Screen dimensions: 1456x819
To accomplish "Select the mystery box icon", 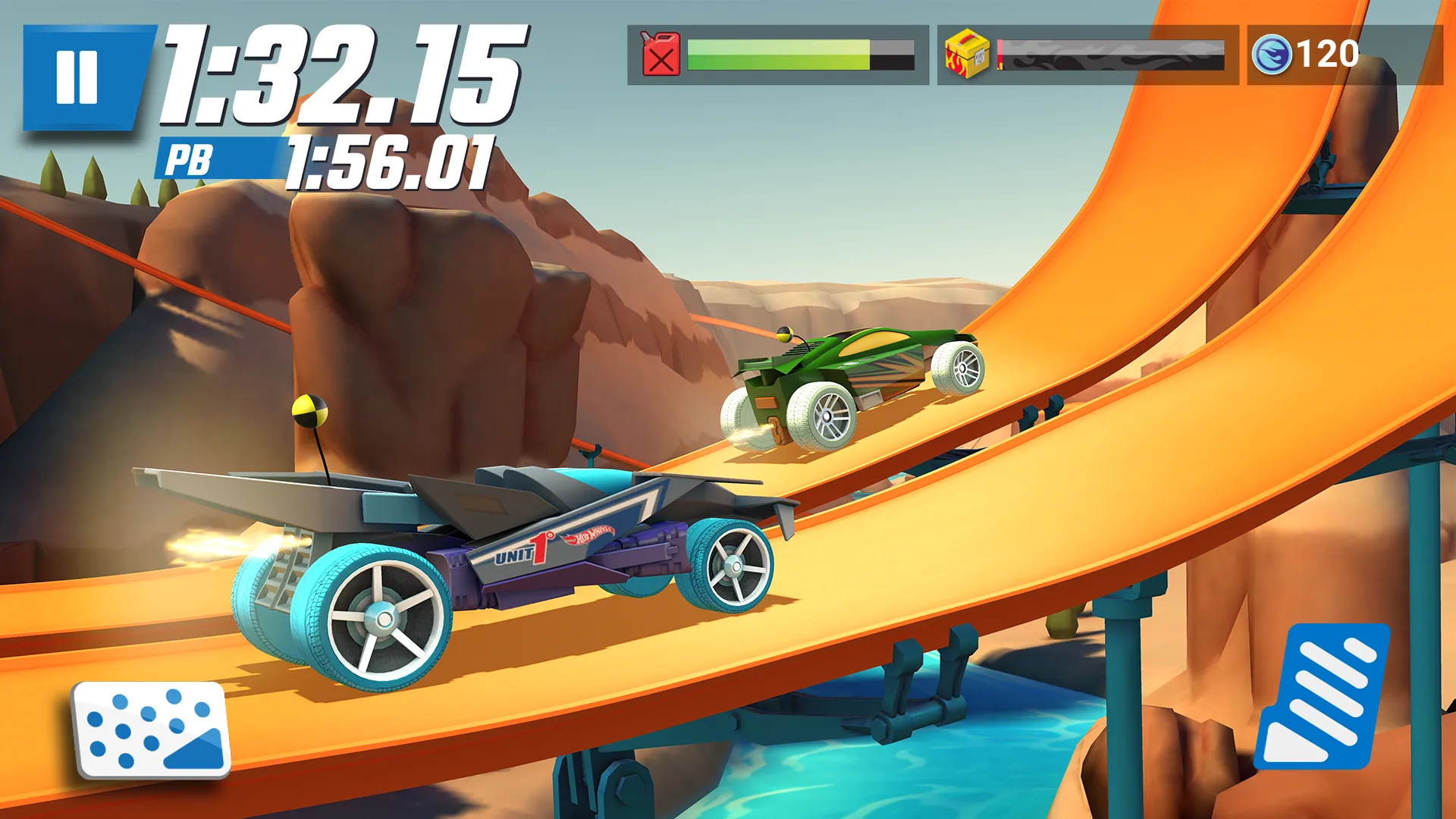I will pyautogui.click(x=965, y=53).
